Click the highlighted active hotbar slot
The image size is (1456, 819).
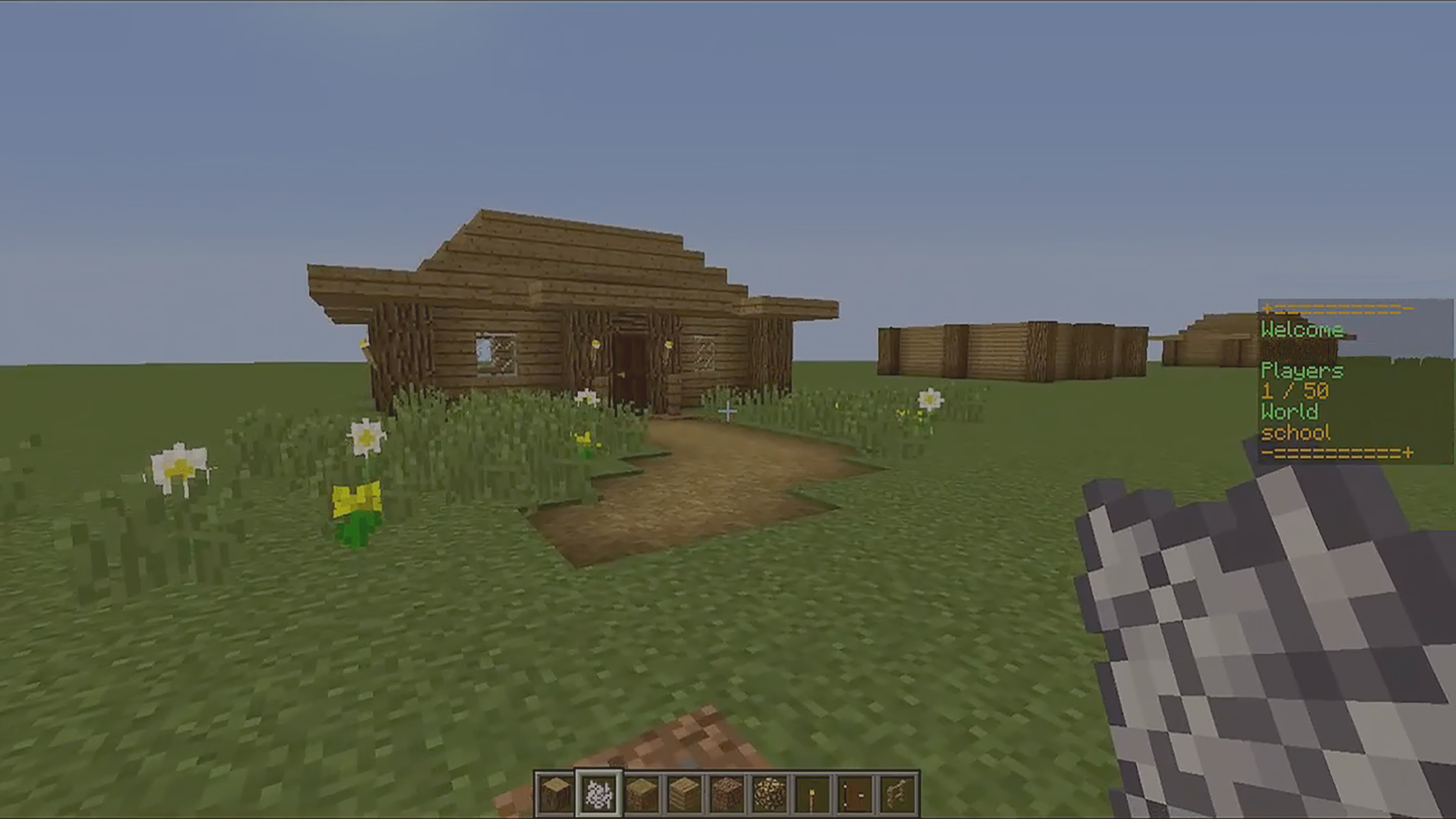point(598,794)
